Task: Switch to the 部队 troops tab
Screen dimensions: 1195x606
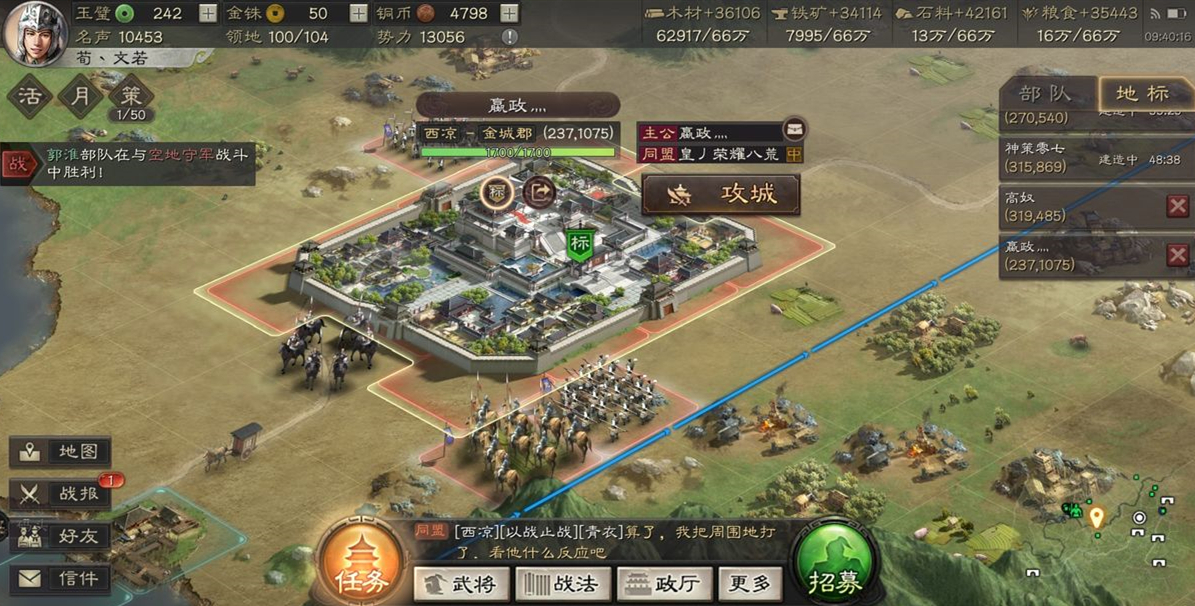Action: (x=1045, y=95)
